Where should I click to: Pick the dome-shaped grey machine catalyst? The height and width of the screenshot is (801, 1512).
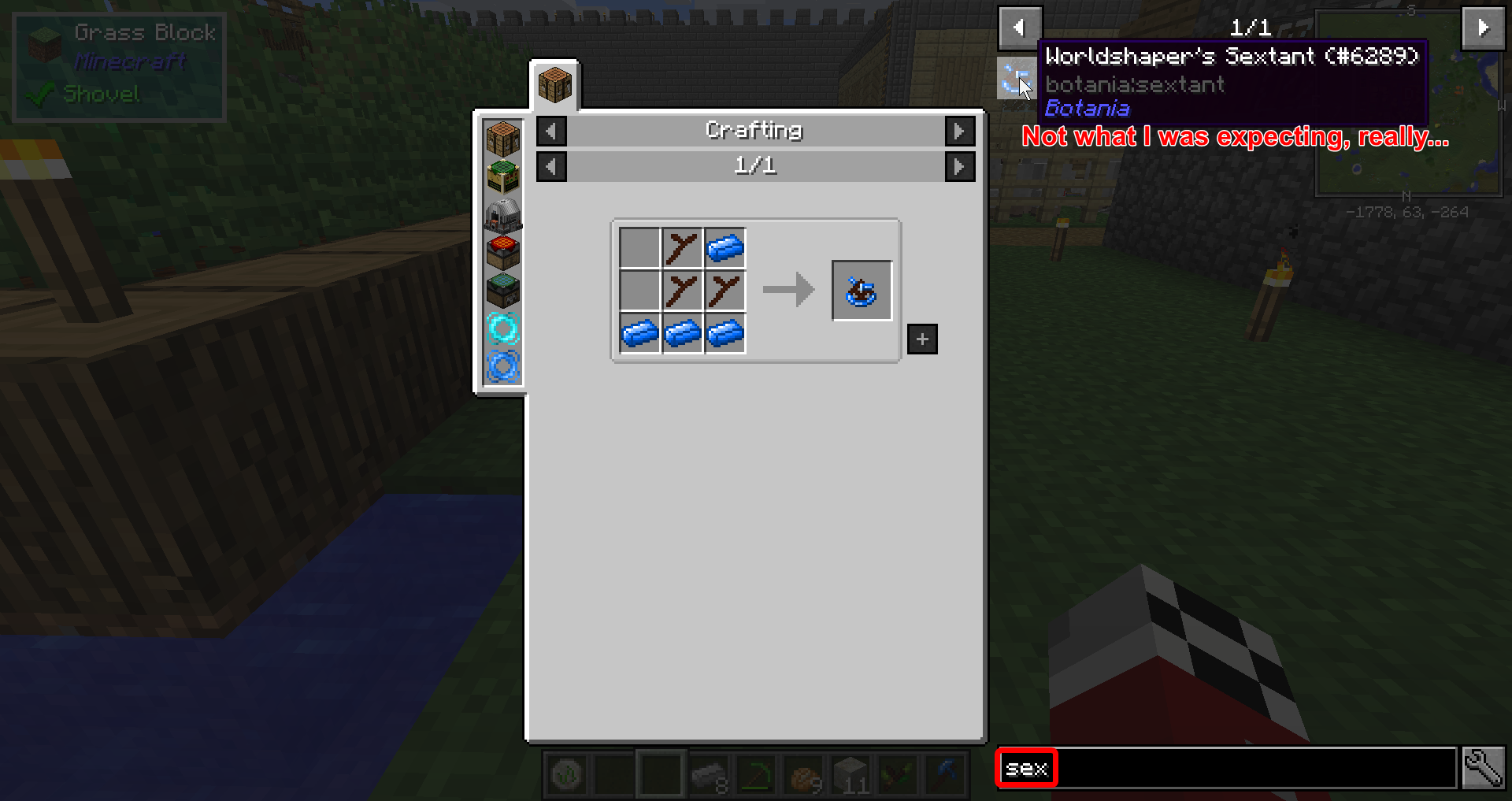[x=503, y=214]
